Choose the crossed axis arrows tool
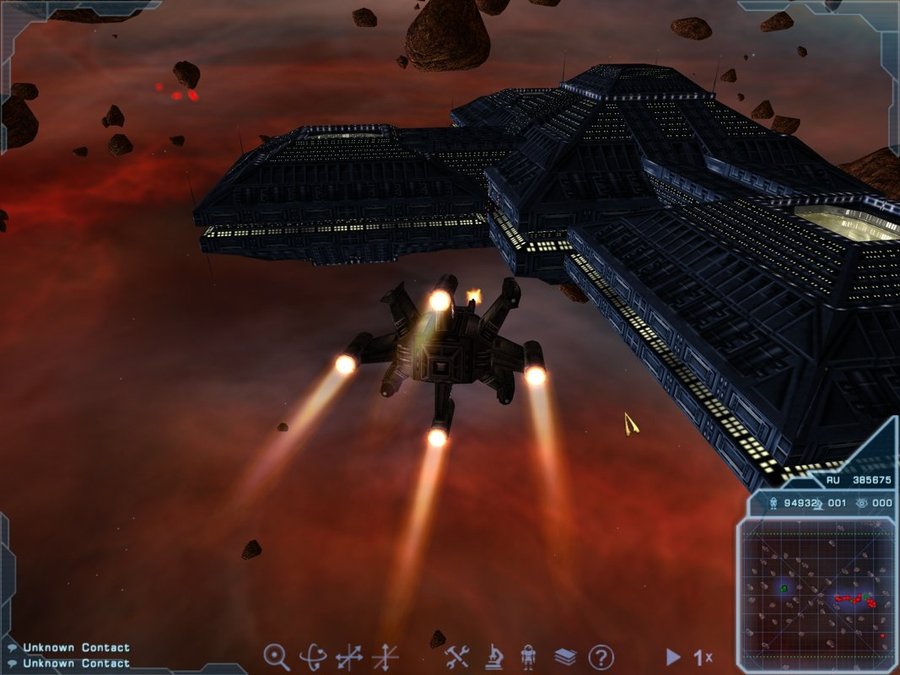The width and height of the screenshot is (900, 675). (385, 657)
